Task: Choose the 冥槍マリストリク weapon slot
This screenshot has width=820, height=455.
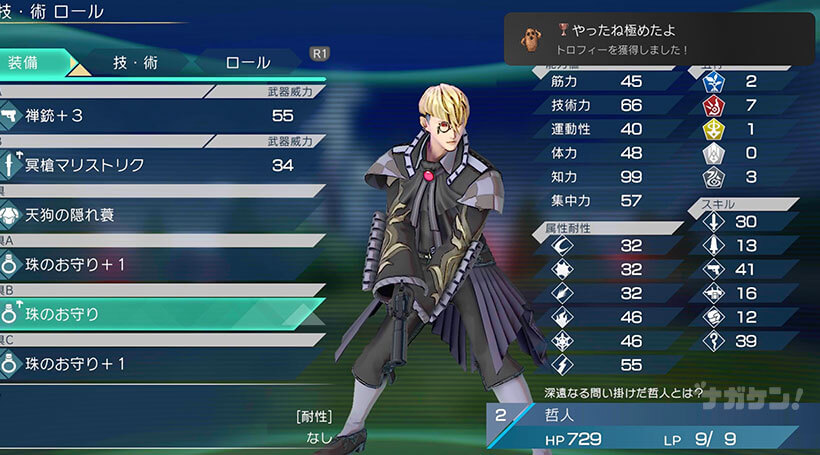Action: [160, 165]
